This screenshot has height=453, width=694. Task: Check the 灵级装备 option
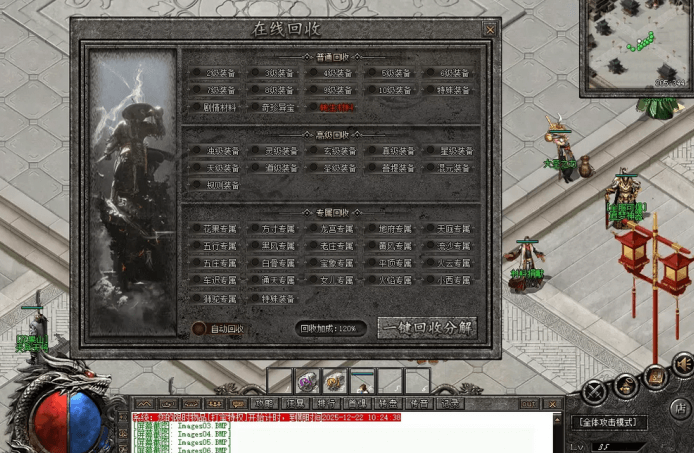click(x=256, y=151)
